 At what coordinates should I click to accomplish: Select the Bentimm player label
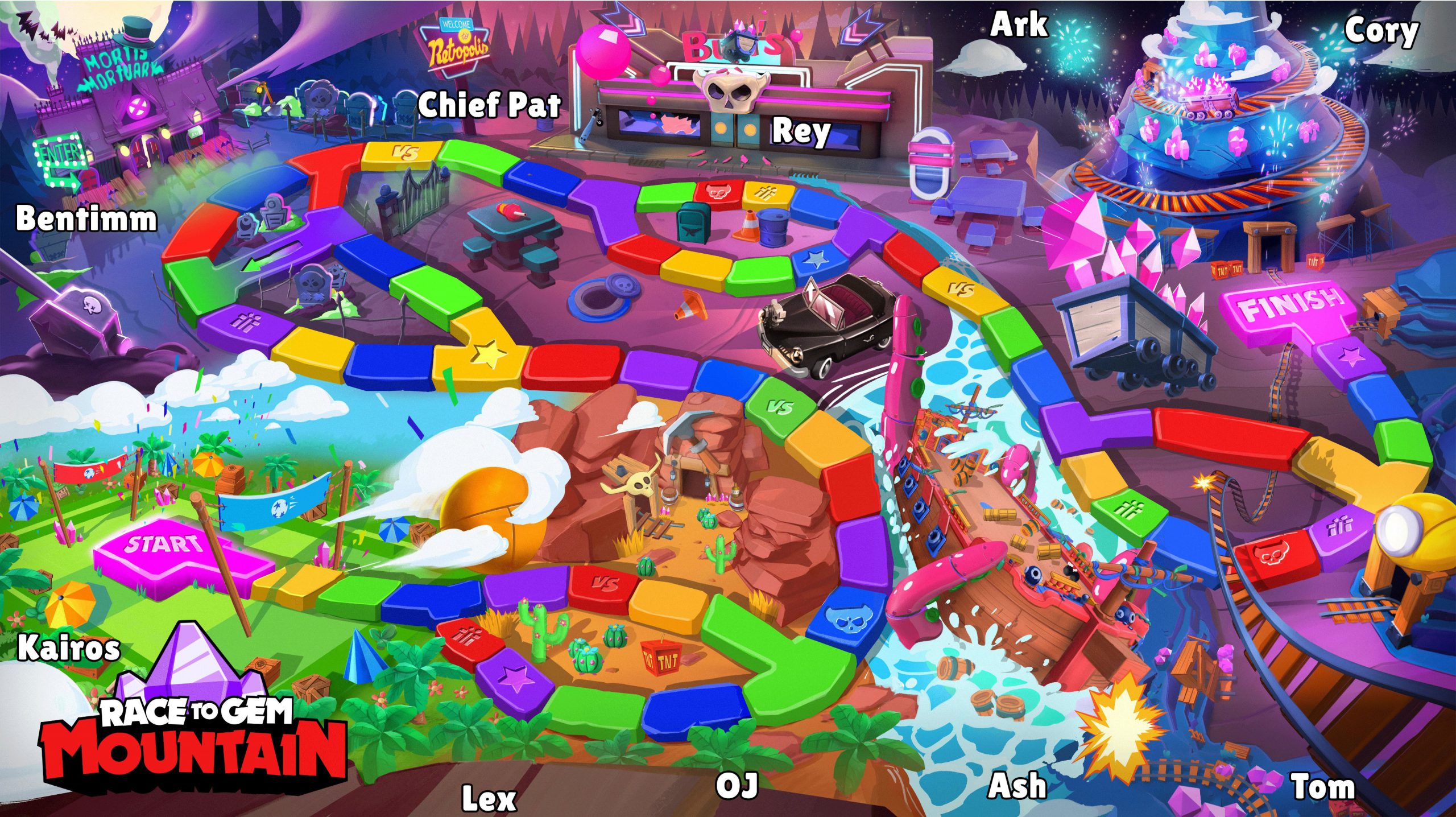pos(86,219)
